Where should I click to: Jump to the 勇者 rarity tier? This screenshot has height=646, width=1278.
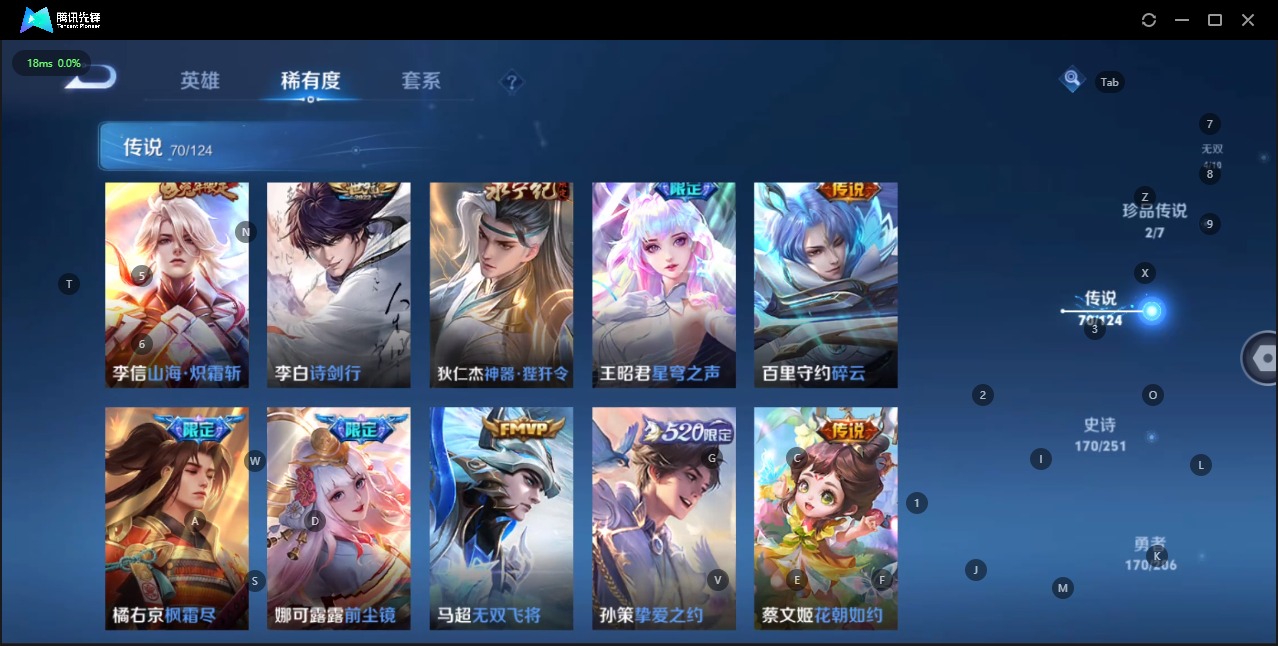pyautogui.click(x=1150, y=553)
